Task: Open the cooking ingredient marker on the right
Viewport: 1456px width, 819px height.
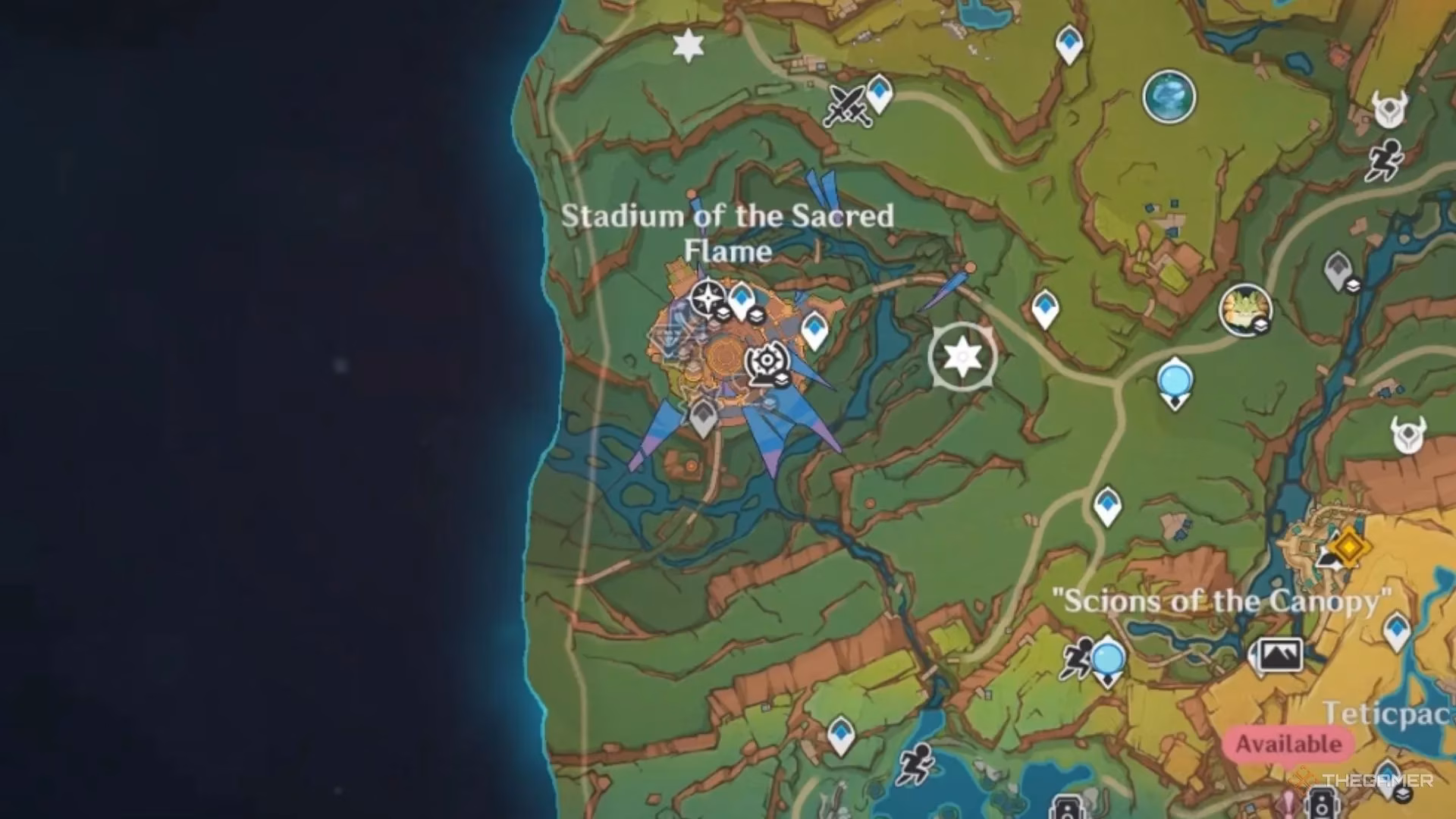Action: [1244, 308]
